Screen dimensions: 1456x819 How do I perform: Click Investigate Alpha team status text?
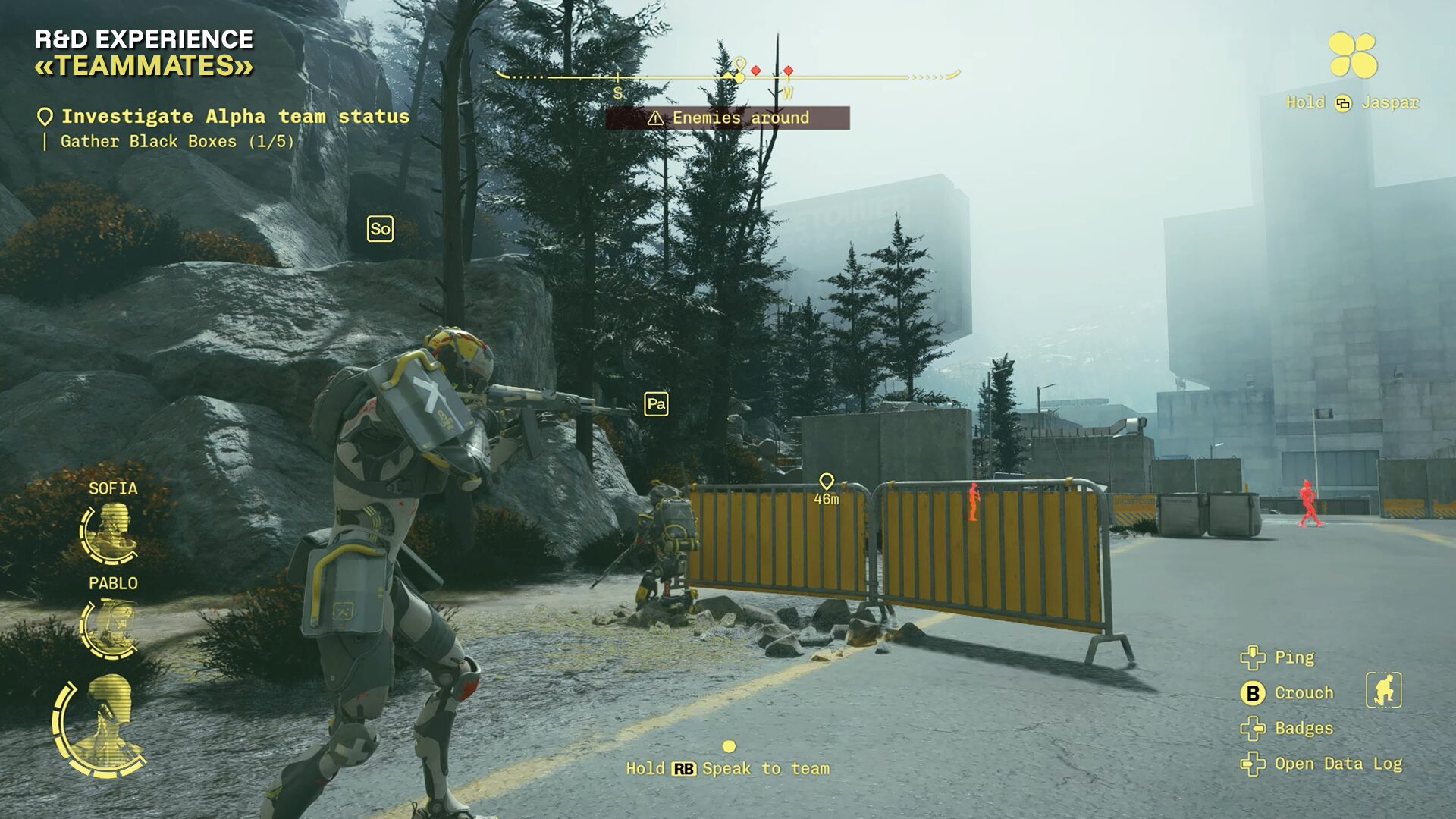tap(235, 115)
